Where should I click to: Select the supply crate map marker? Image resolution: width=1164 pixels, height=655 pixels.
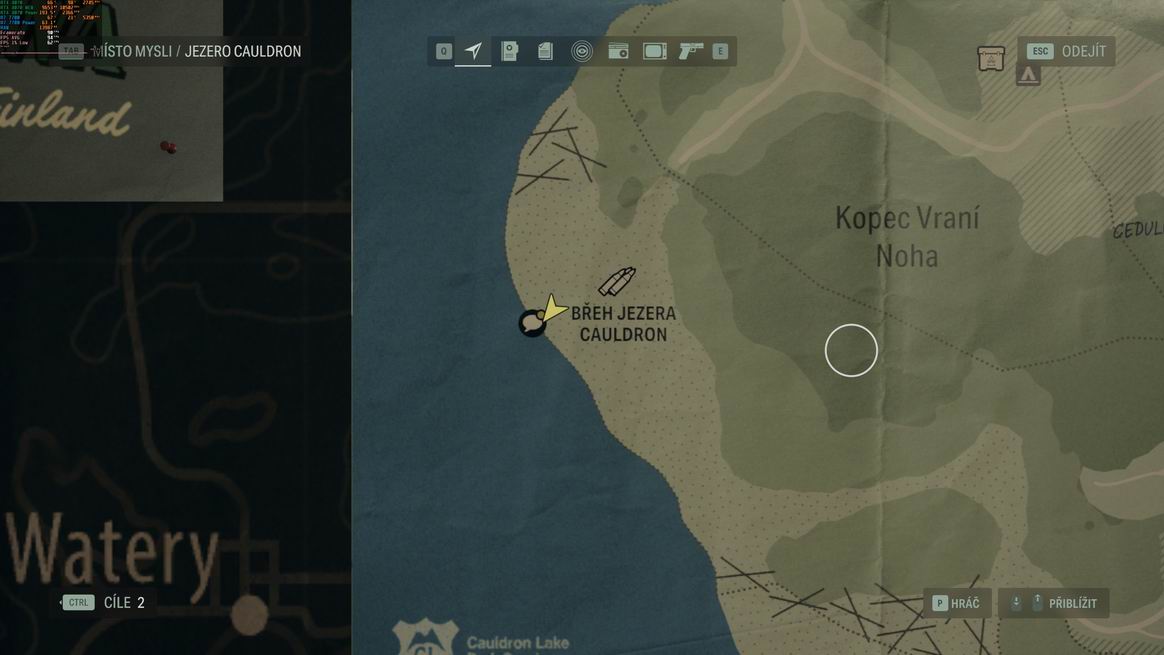point(991,58)
